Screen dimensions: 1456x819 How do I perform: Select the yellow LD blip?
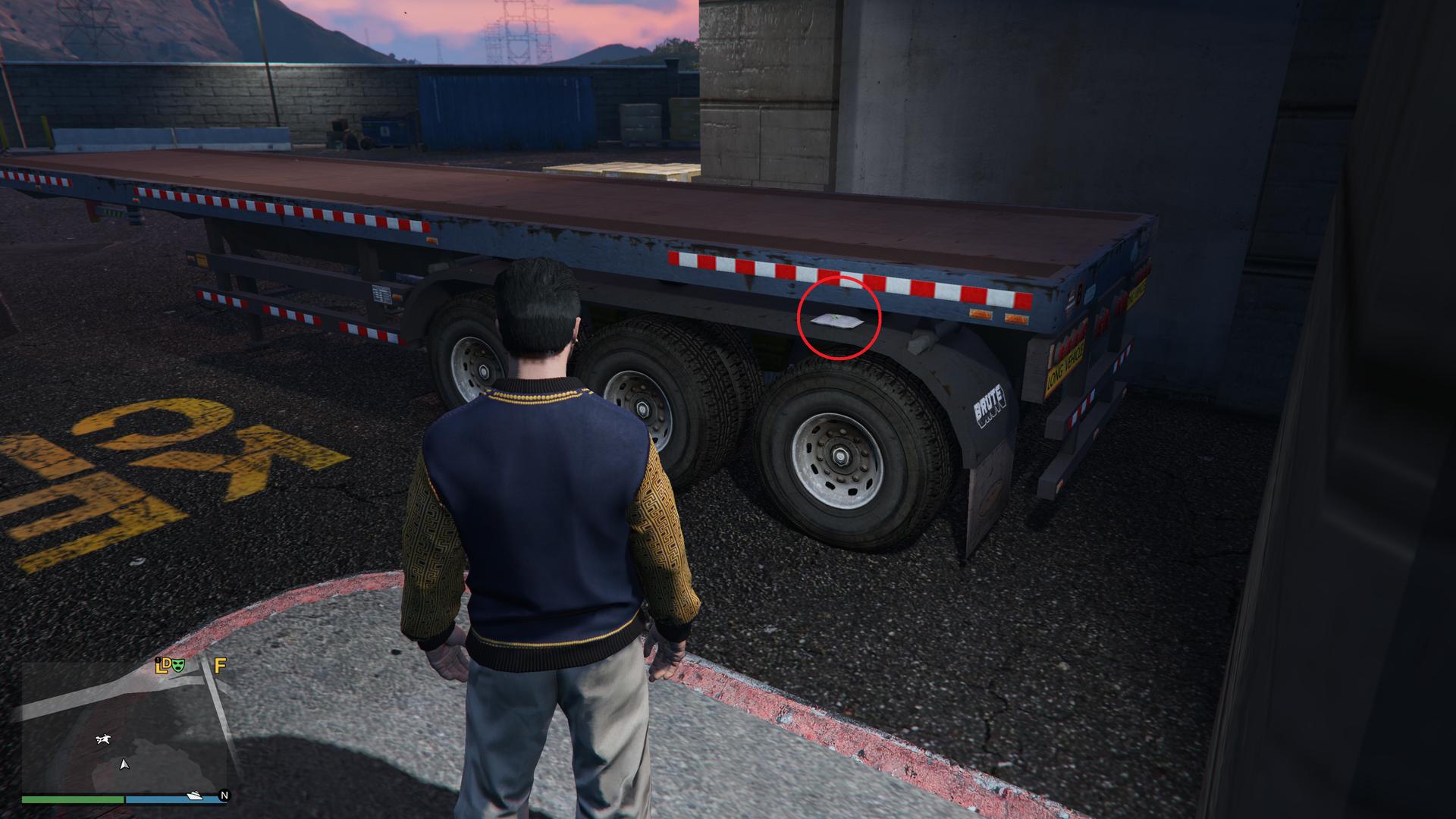point(162,666)
